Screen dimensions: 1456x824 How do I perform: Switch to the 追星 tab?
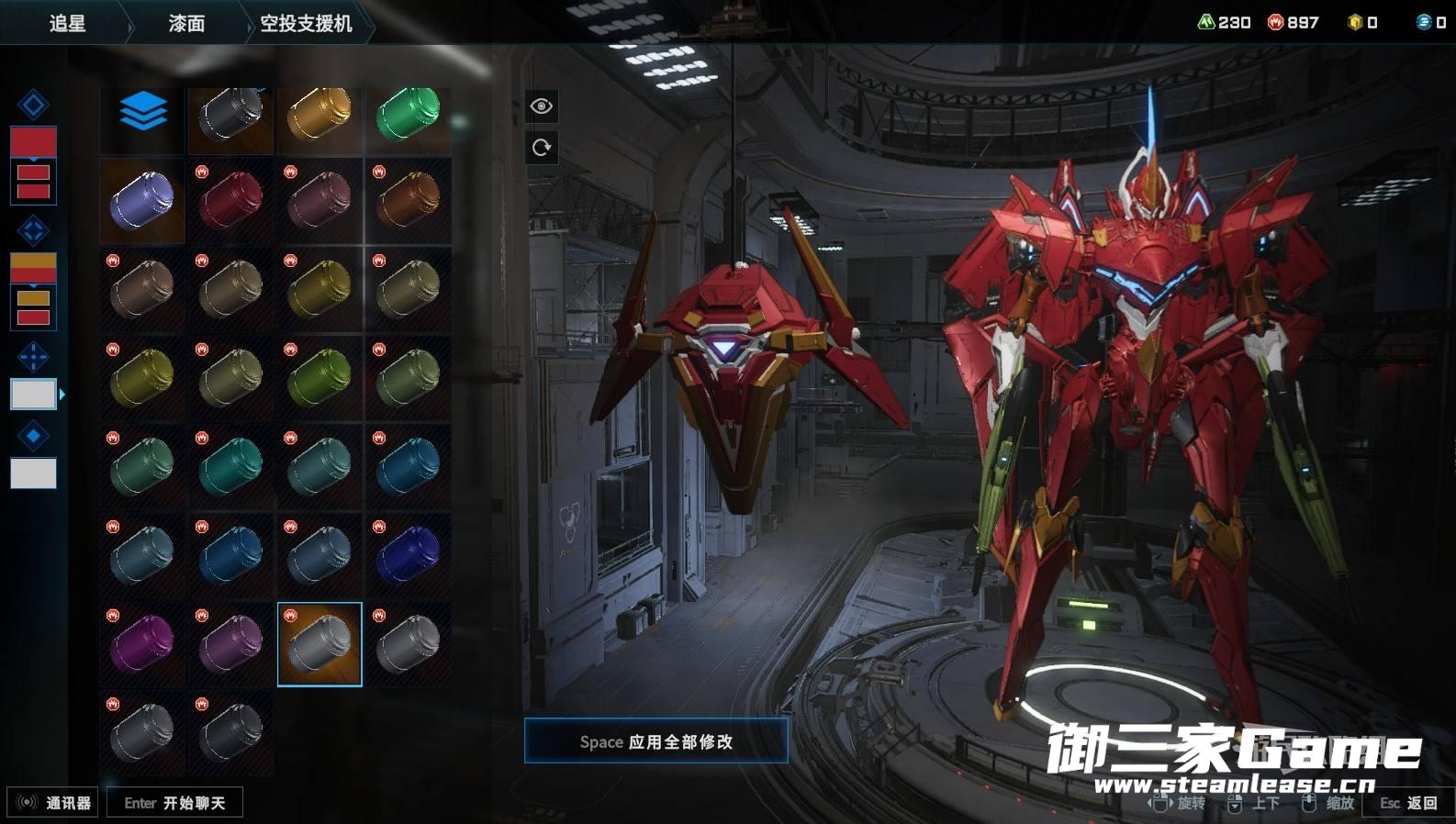coord(67,24)
